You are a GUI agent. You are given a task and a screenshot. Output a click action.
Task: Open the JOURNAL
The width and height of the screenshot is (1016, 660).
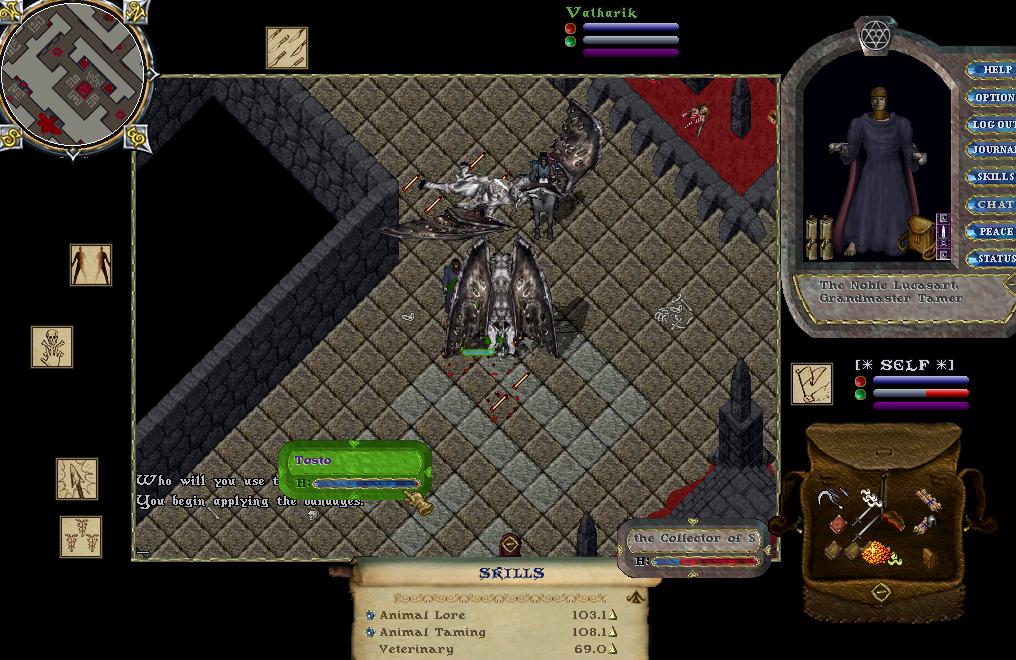pos(994,150)
